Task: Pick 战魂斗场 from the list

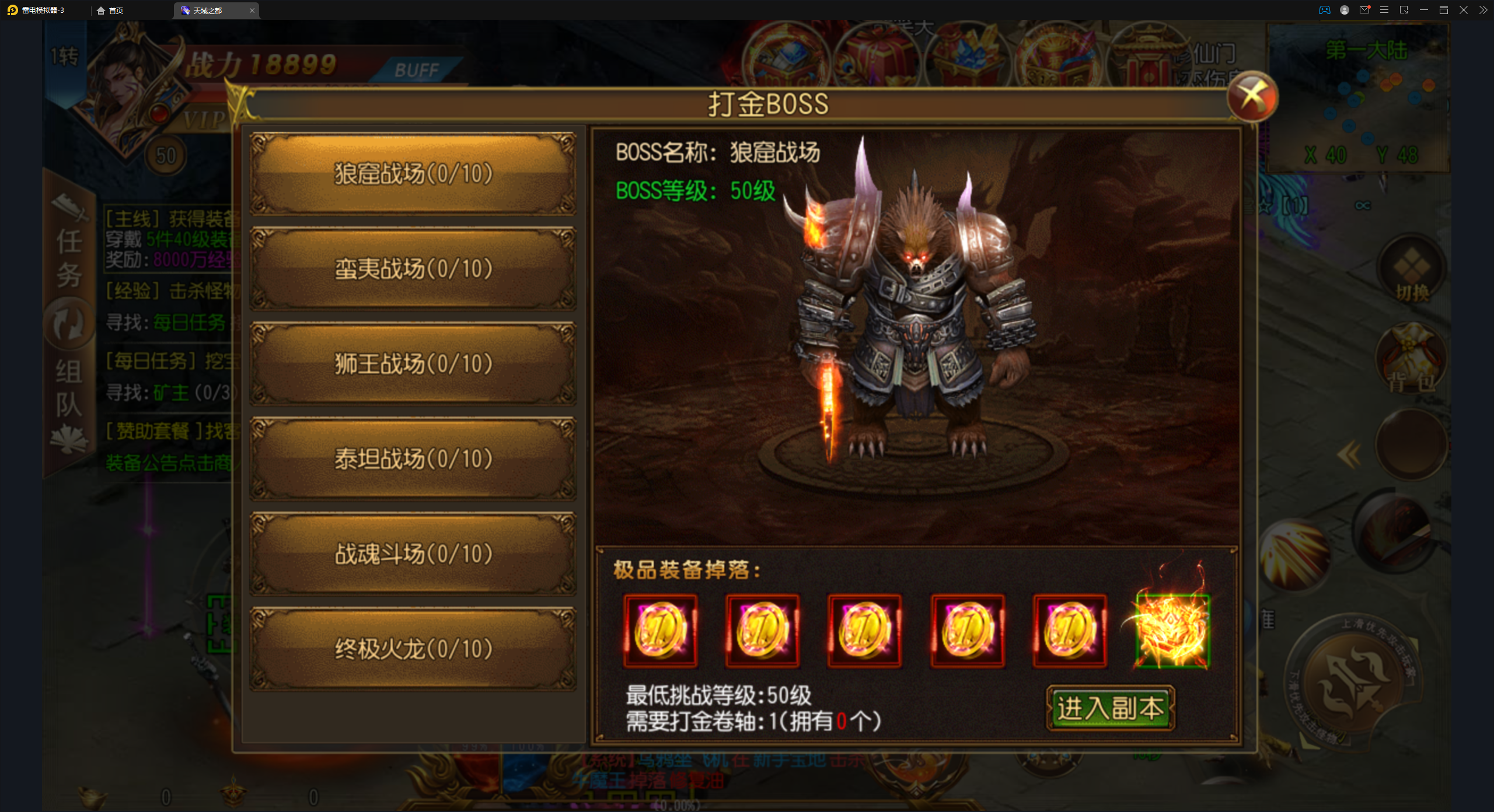Action: point(413,554)
